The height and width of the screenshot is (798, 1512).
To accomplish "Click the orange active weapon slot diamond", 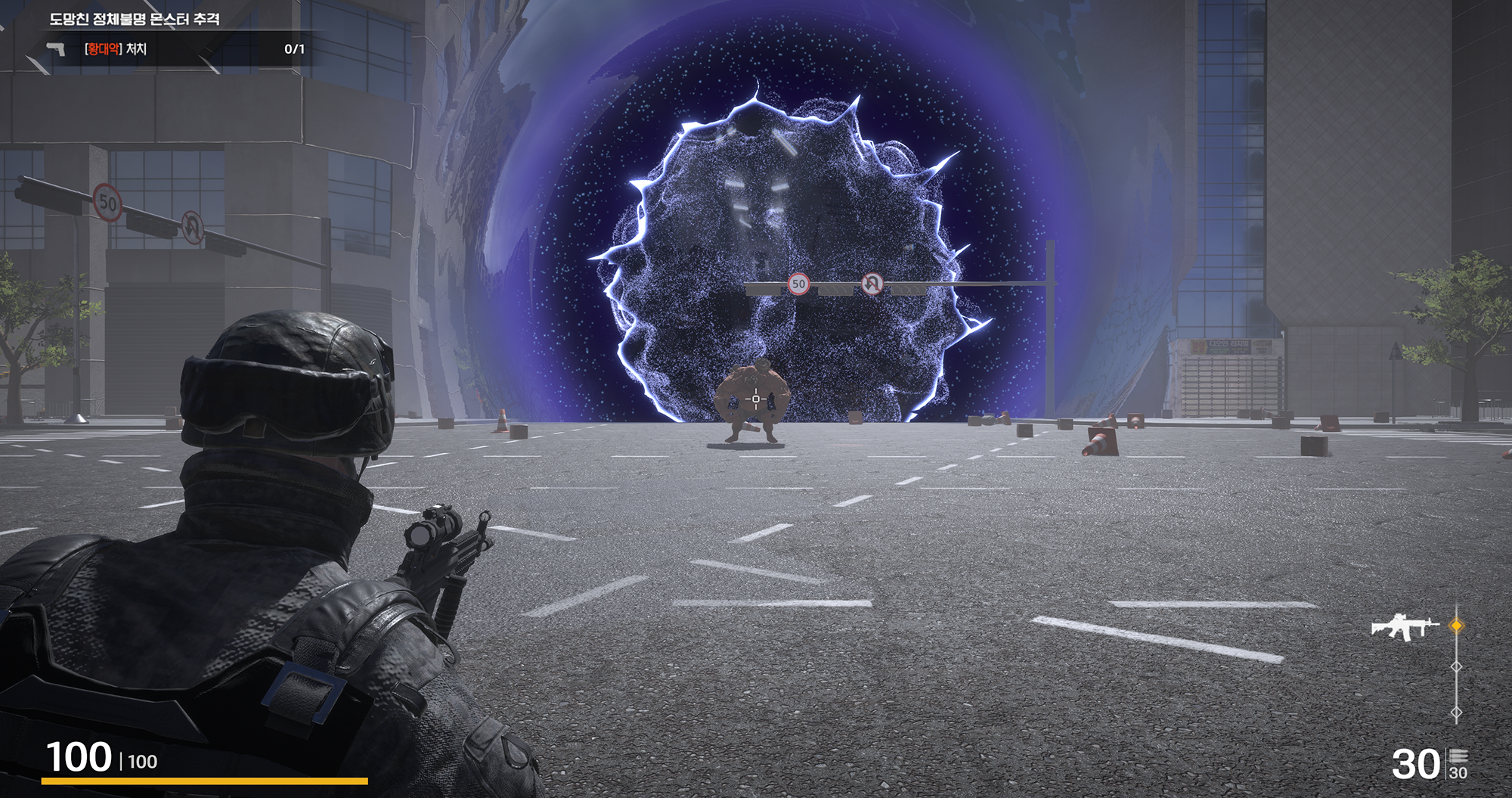I will (1456, 626).
